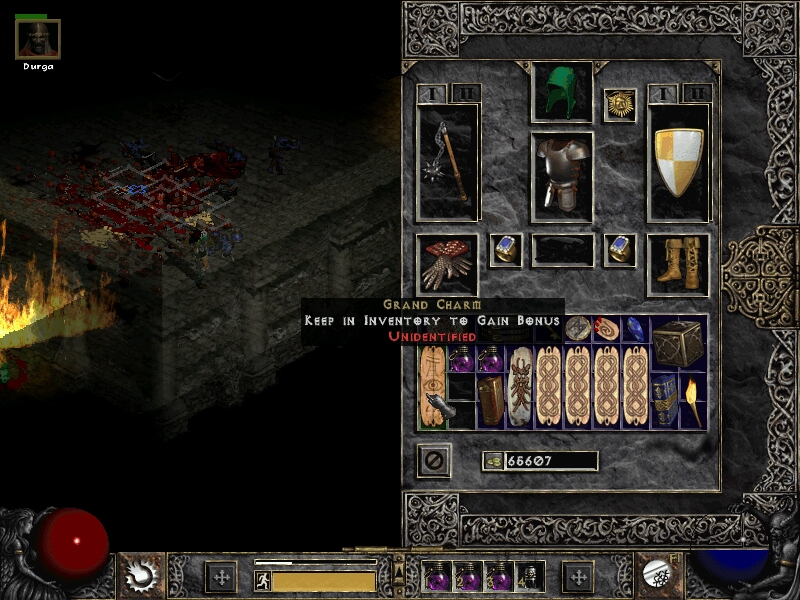Open the right mouse skill selector

coord(661,575)
